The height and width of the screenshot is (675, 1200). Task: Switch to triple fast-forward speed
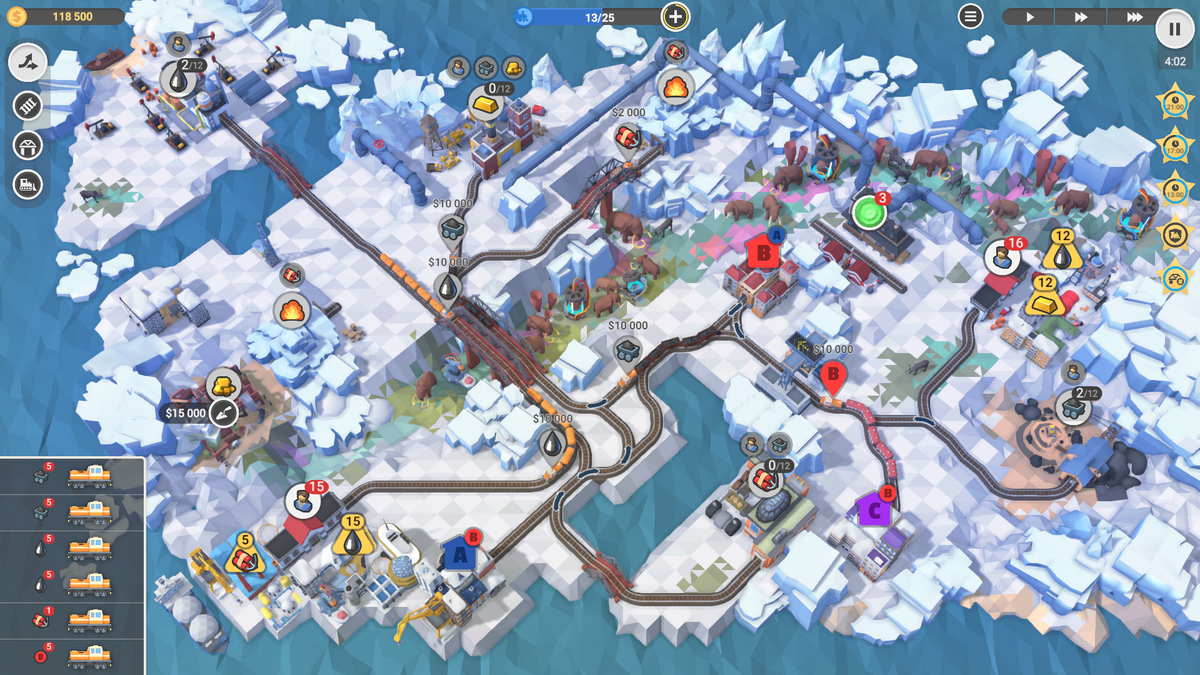point(1134,17)
